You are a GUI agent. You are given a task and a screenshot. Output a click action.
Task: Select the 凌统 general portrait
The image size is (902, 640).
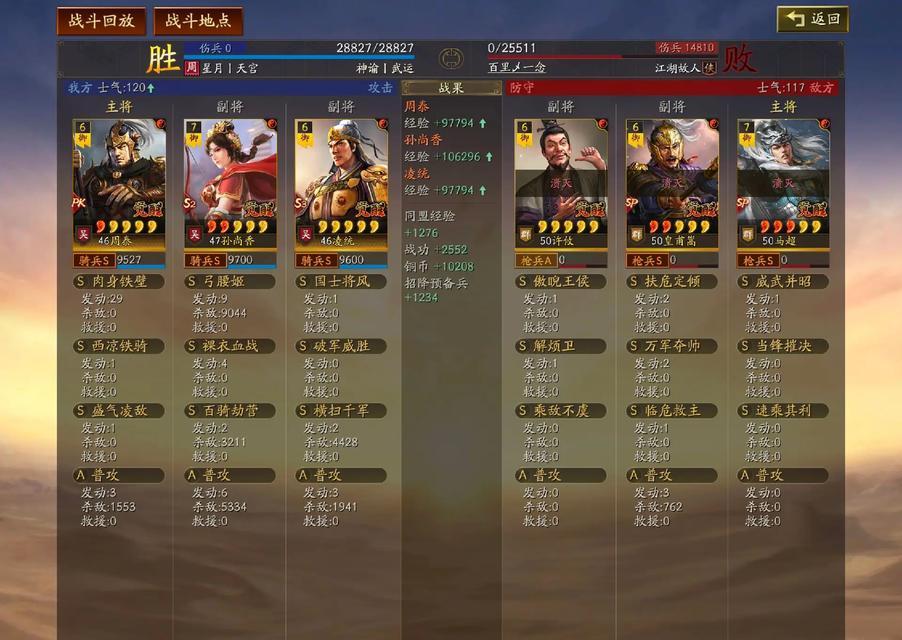click(x=341, y=180)
